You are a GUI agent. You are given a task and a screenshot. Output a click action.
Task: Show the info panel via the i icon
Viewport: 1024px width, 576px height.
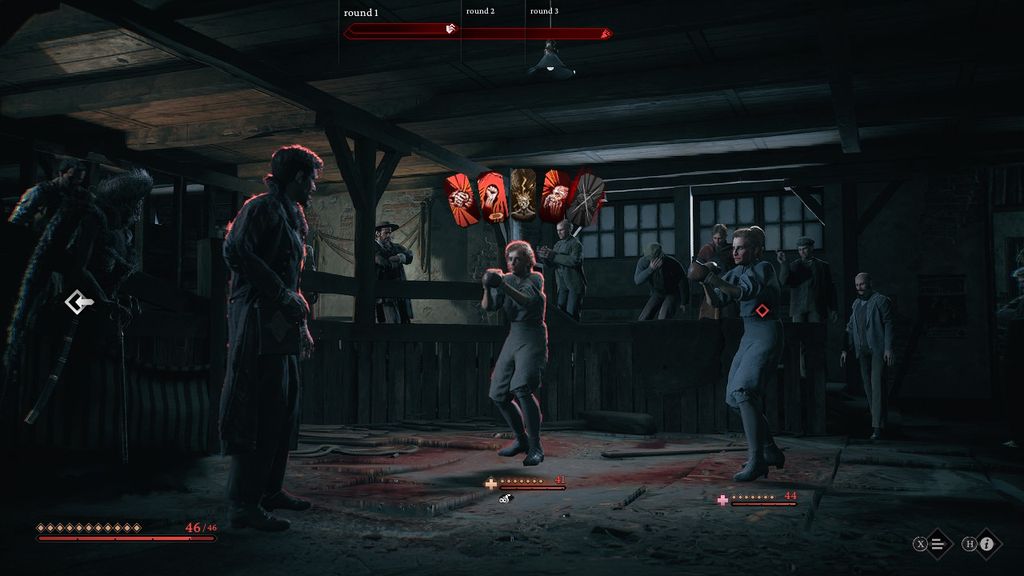click(x=986, y=544)
